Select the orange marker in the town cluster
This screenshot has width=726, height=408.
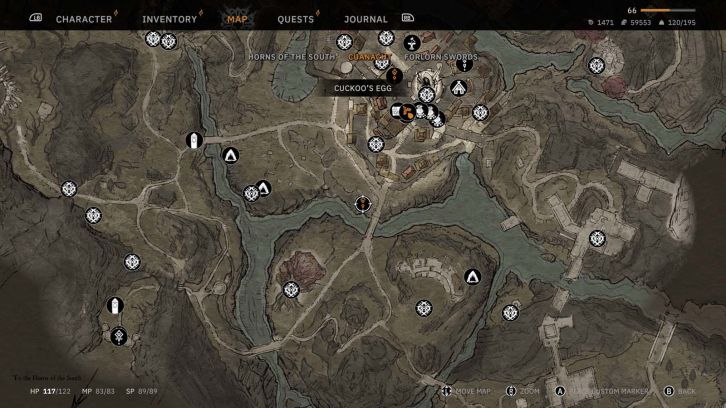408,112
